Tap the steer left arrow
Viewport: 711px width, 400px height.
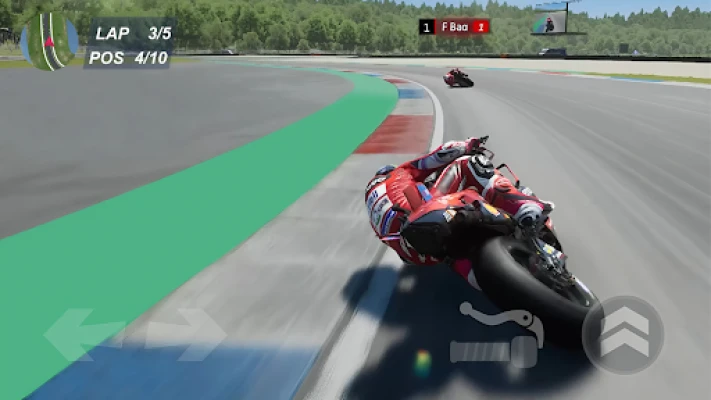pos(82,334)
